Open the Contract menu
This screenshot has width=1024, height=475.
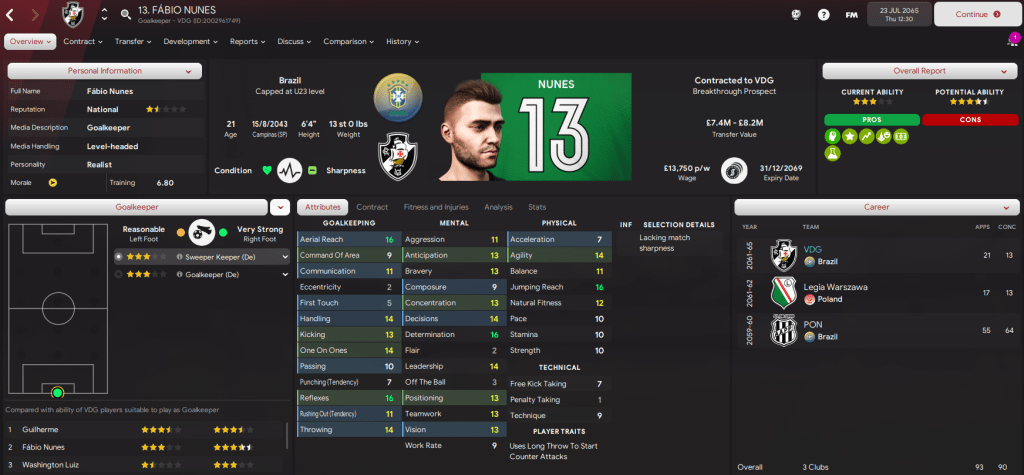click(x=83, y=42)
